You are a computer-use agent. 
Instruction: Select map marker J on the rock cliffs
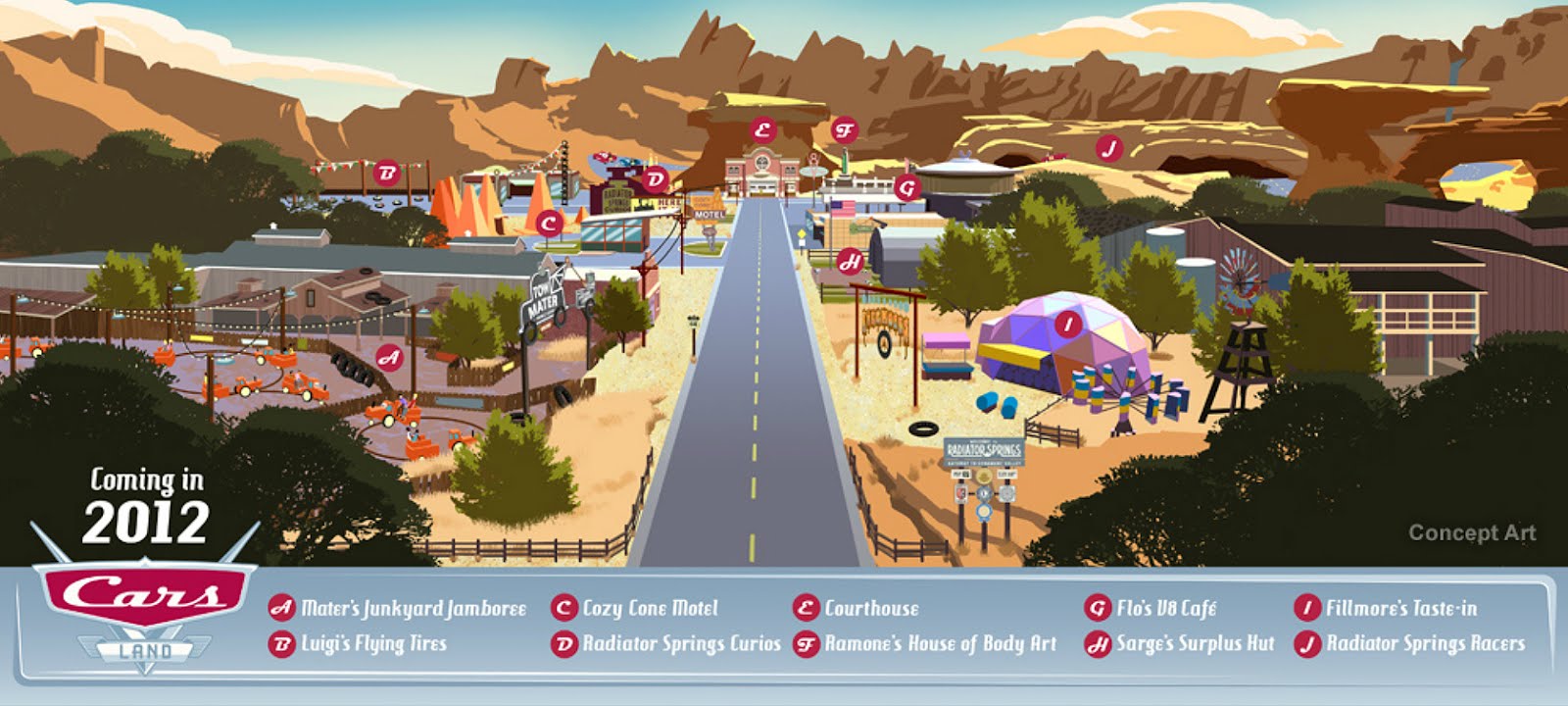coord(1108,148)
